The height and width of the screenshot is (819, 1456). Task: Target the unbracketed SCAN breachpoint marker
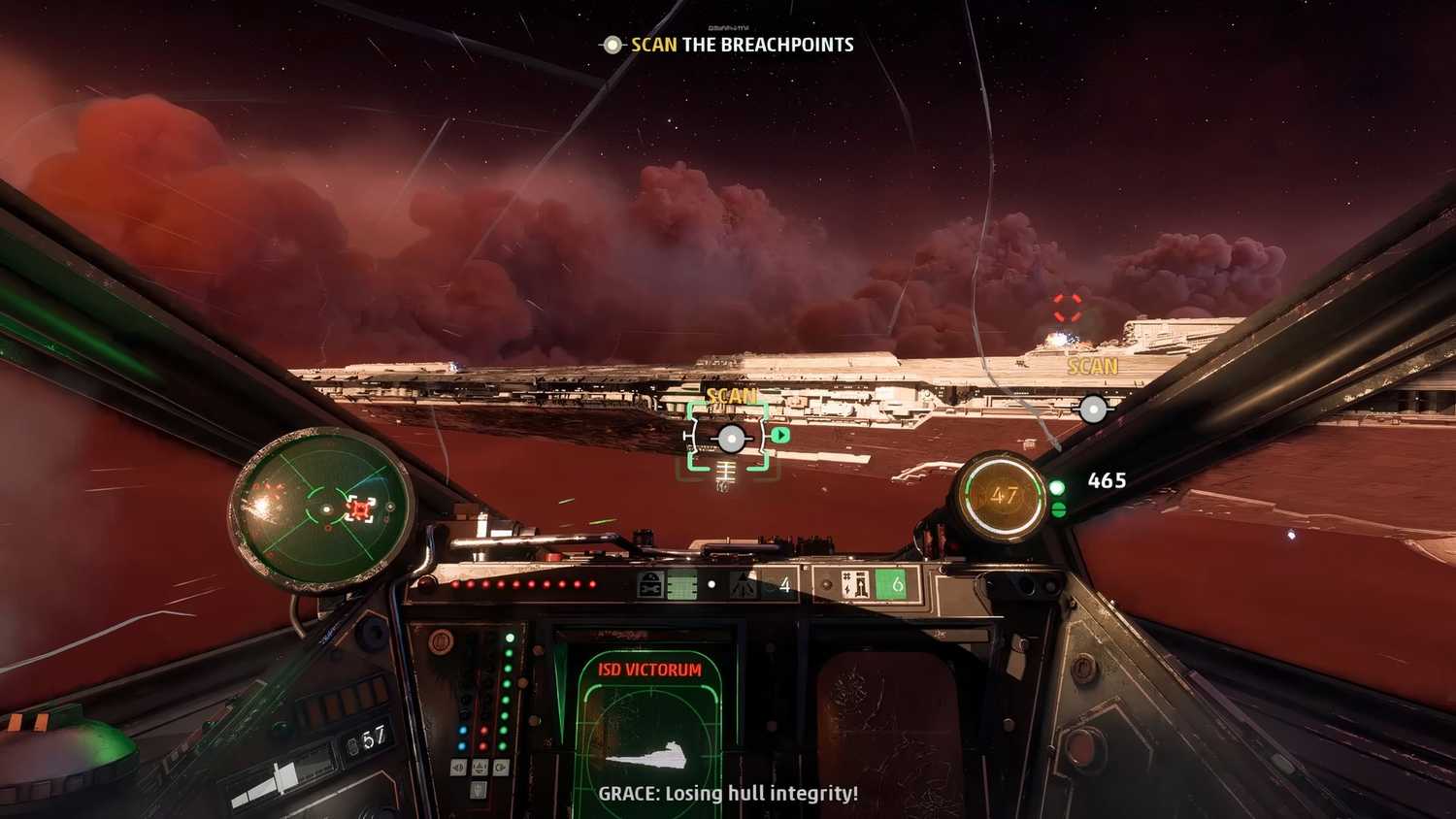[x=1093, y=409]
